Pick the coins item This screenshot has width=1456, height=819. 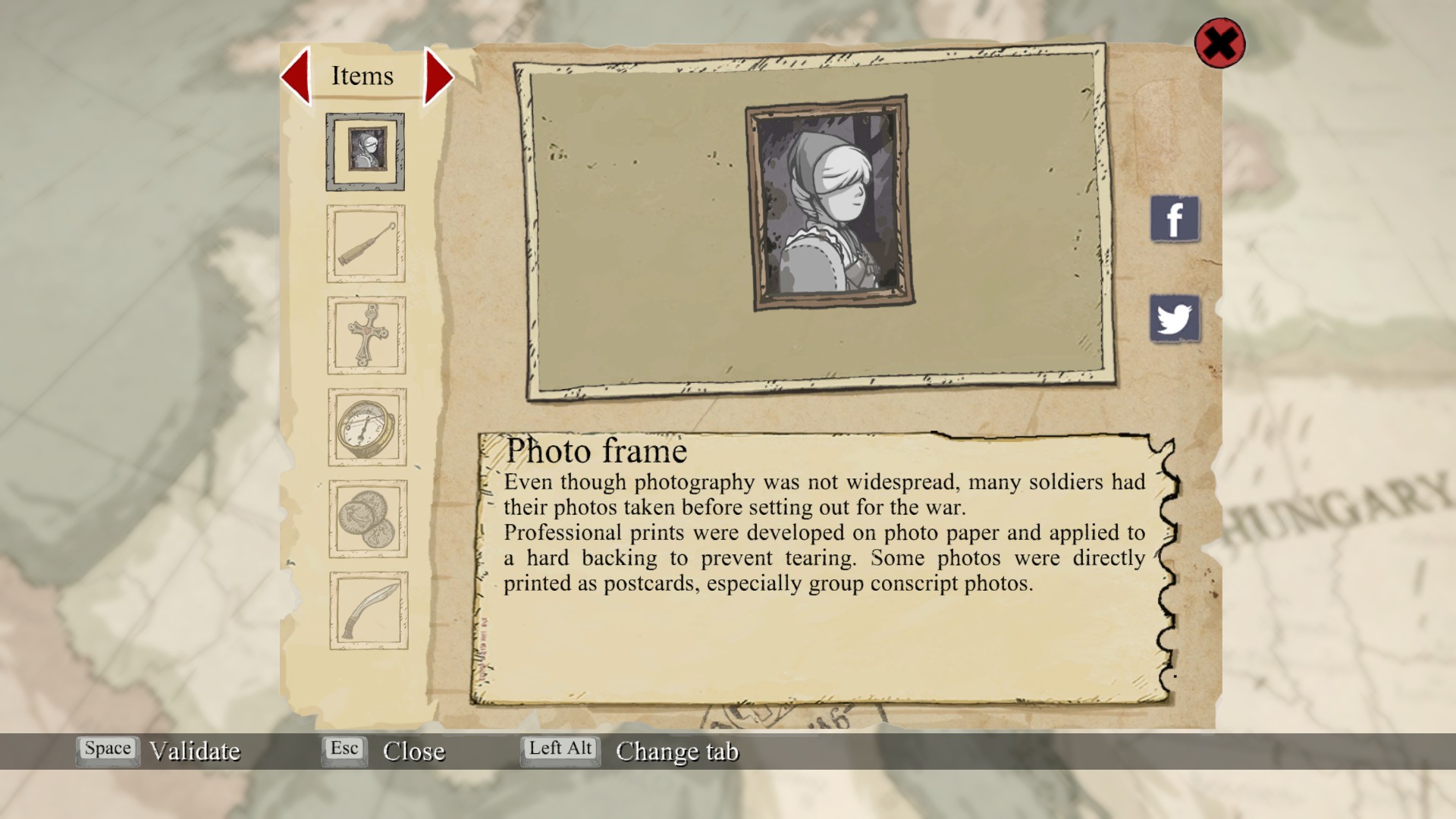click(368, 519)
